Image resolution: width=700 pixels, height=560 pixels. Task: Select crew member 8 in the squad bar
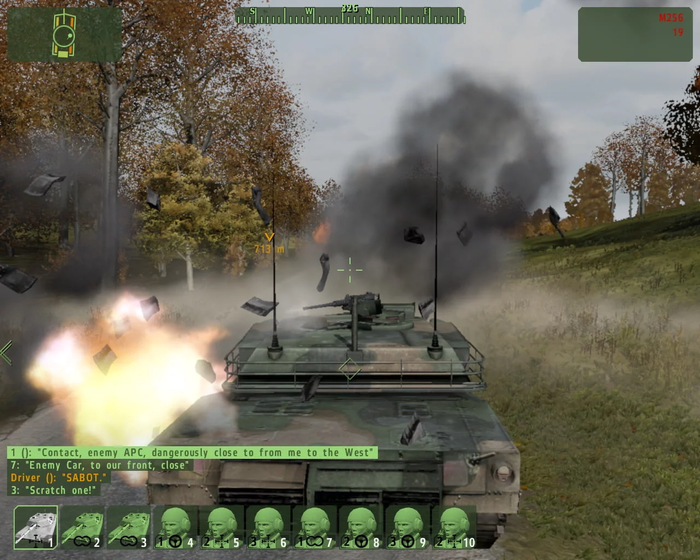pyautogui.click(x=361, y=527)
